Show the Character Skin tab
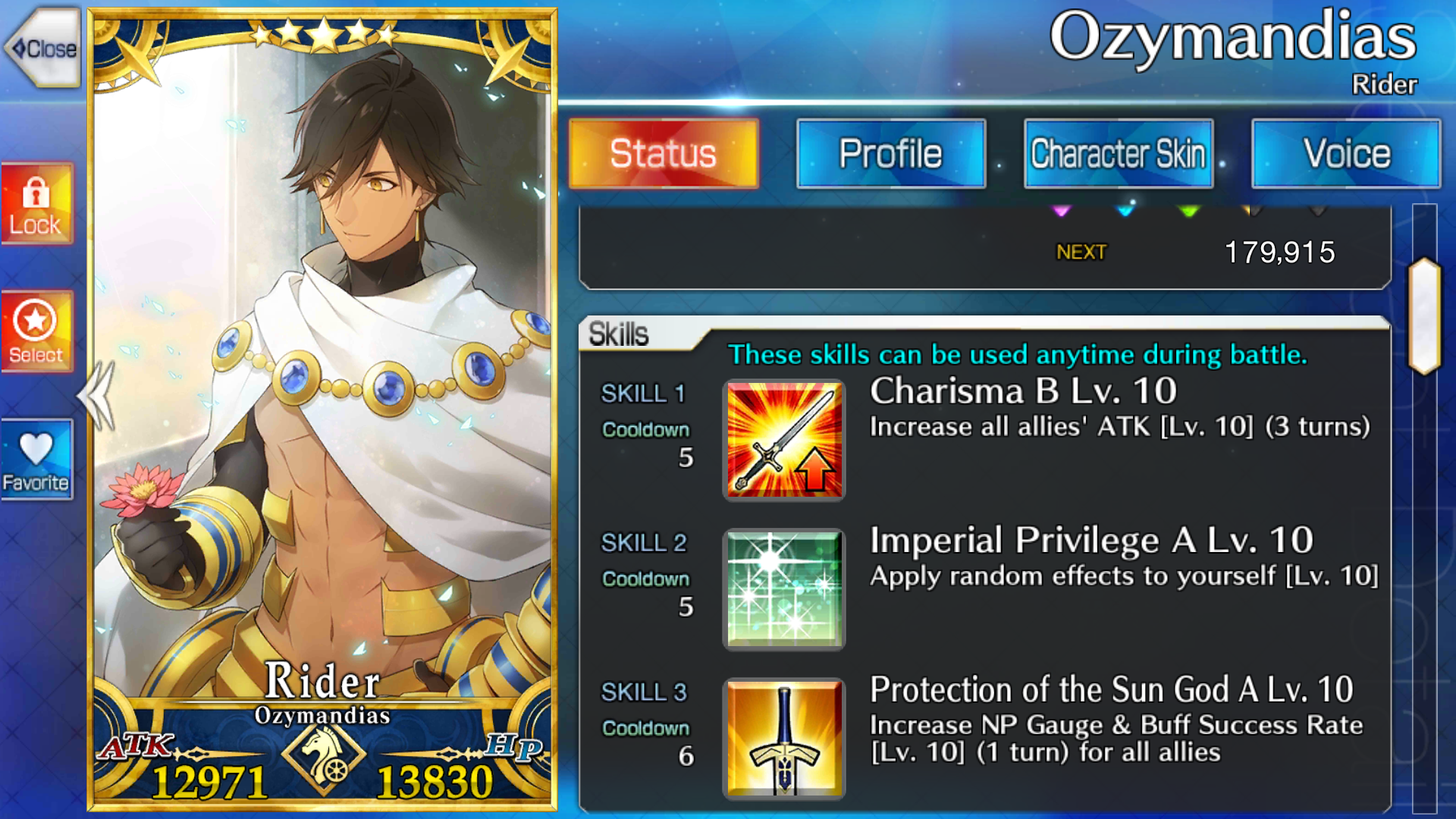 coord(1119,154)
